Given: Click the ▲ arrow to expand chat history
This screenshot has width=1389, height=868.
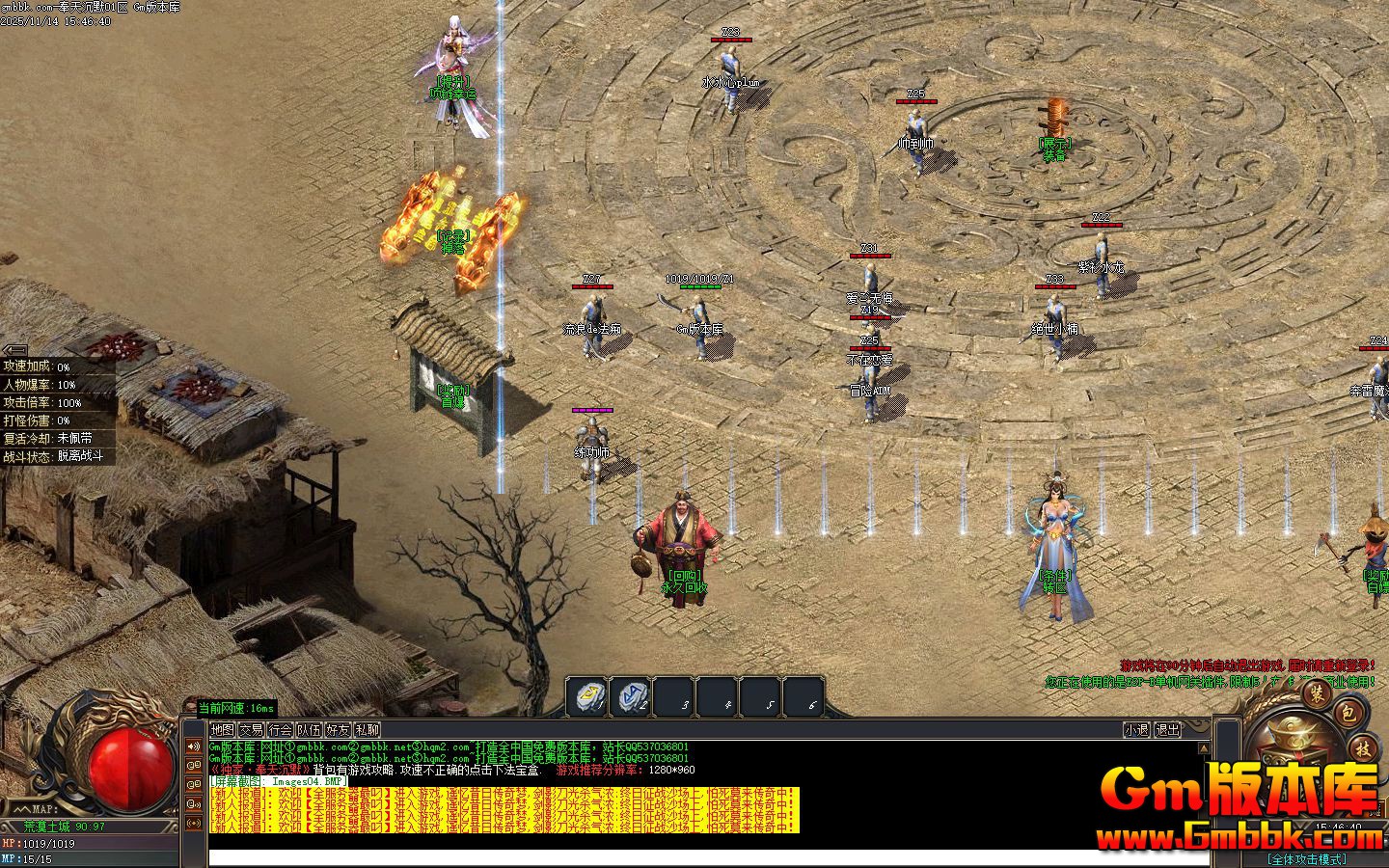Looking at the screenshot, I should (1204, 748).
